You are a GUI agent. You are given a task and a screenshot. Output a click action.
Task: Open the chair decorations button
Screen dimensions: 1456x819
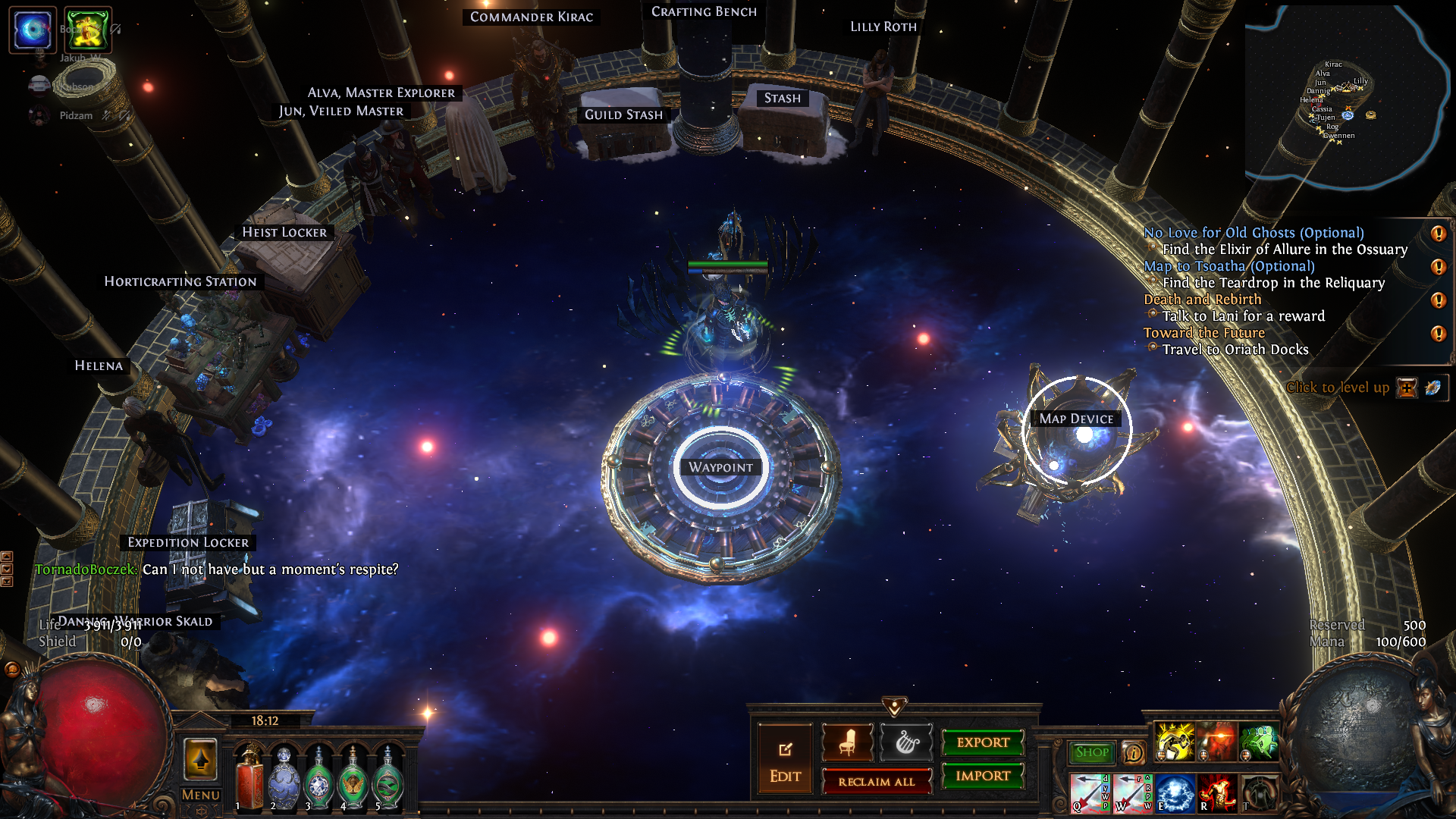click(847, 742)
